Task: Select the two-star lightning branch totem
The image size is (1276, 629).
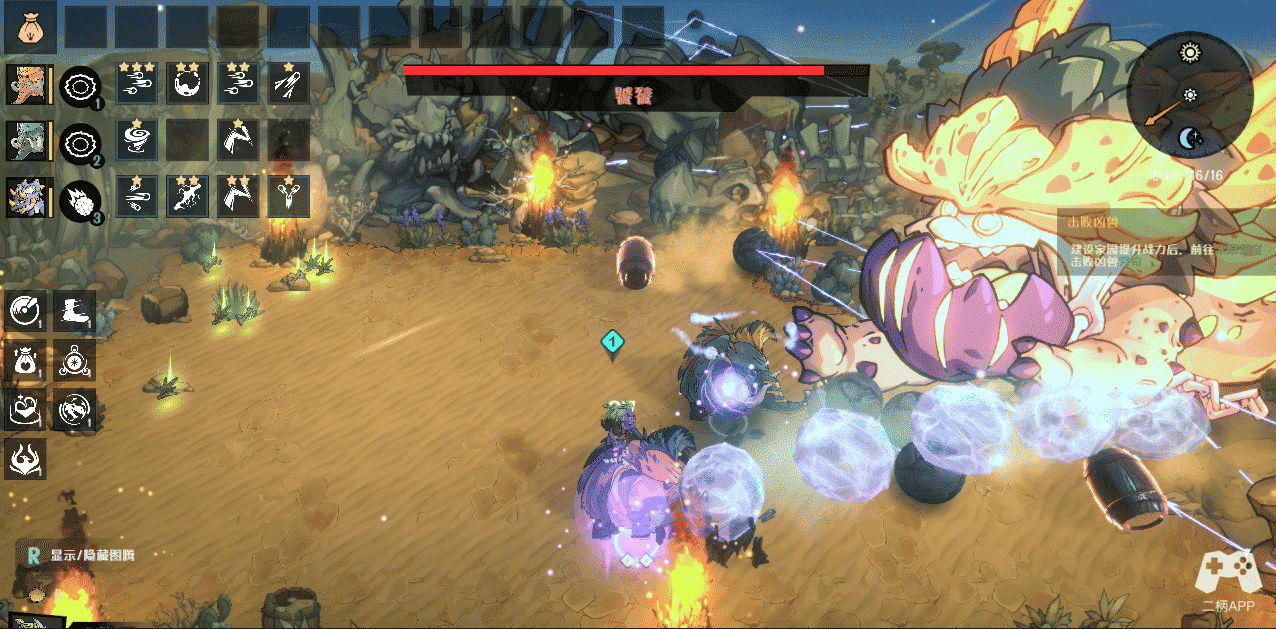Action: coord(188,197)
